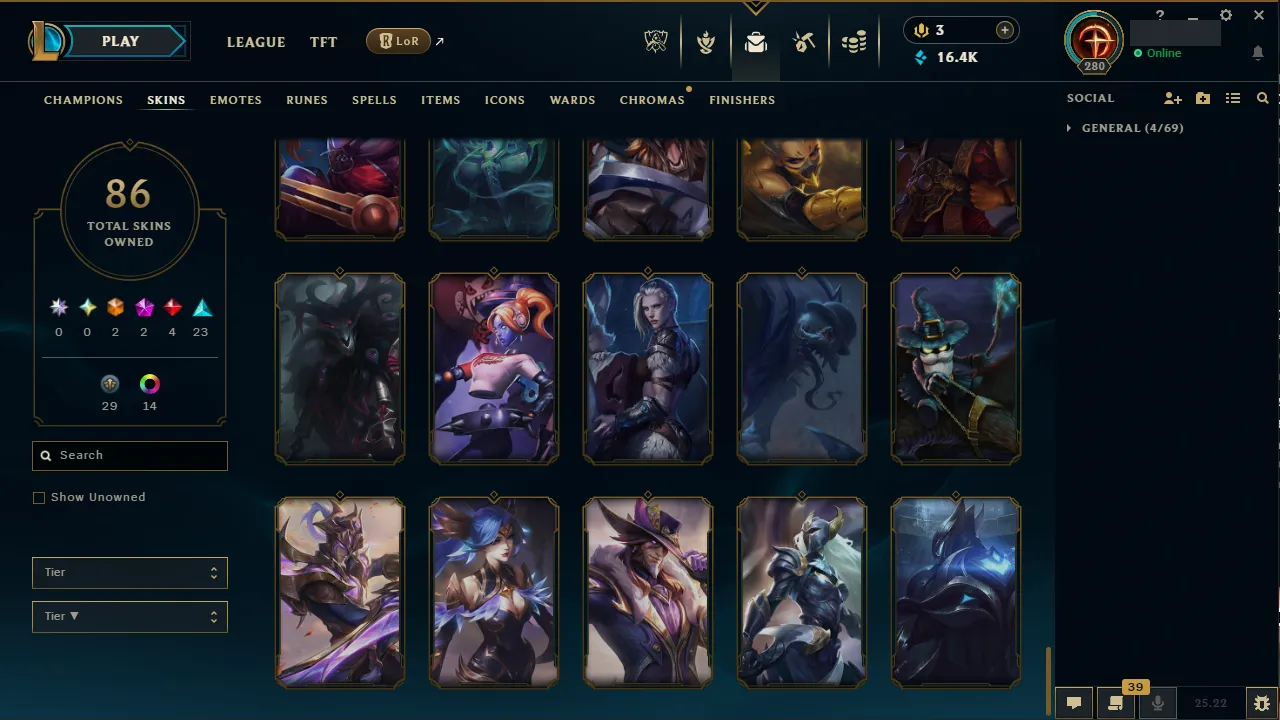The height and width of the screenshot is (720, 1280).
Task: Click the PLAY button
Action: tap(120, 41)
